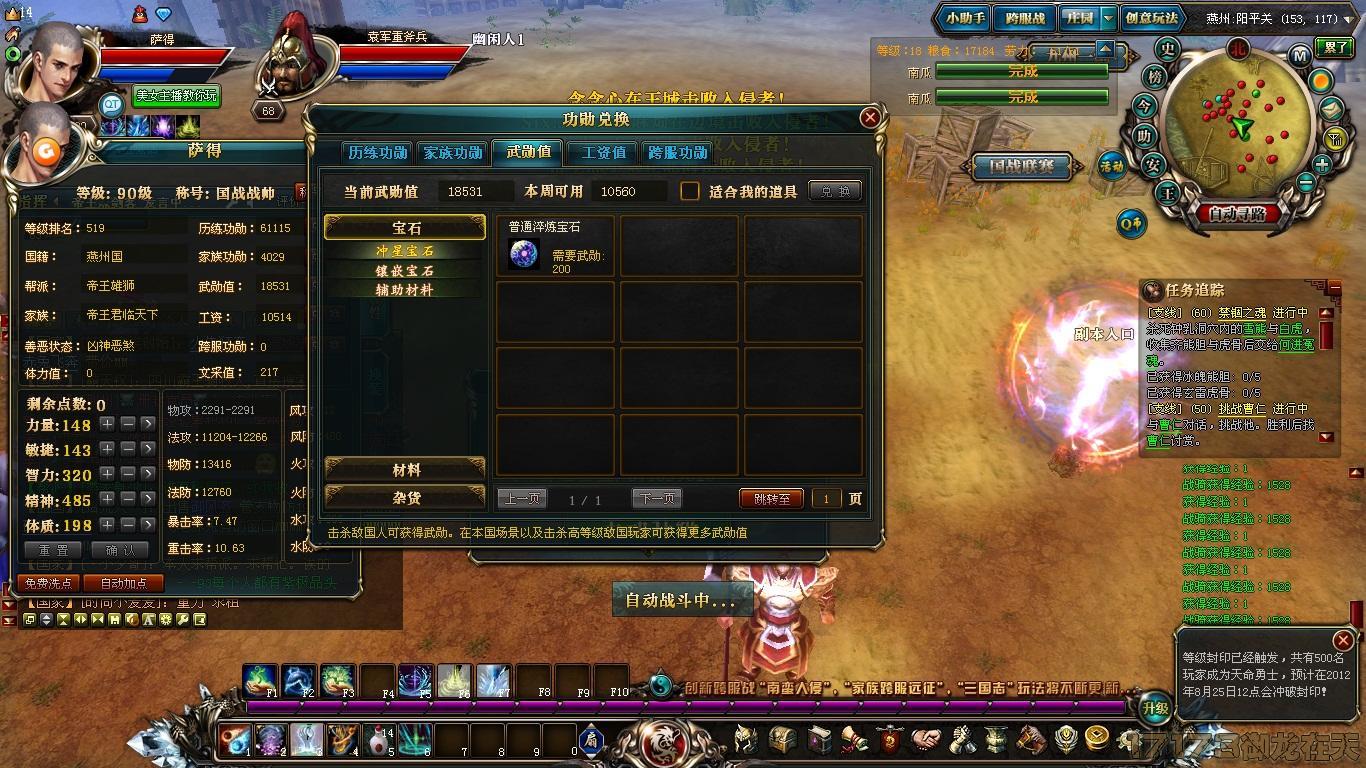
Task: Open the 家族功勋 tab
Action: click(453, 153)
